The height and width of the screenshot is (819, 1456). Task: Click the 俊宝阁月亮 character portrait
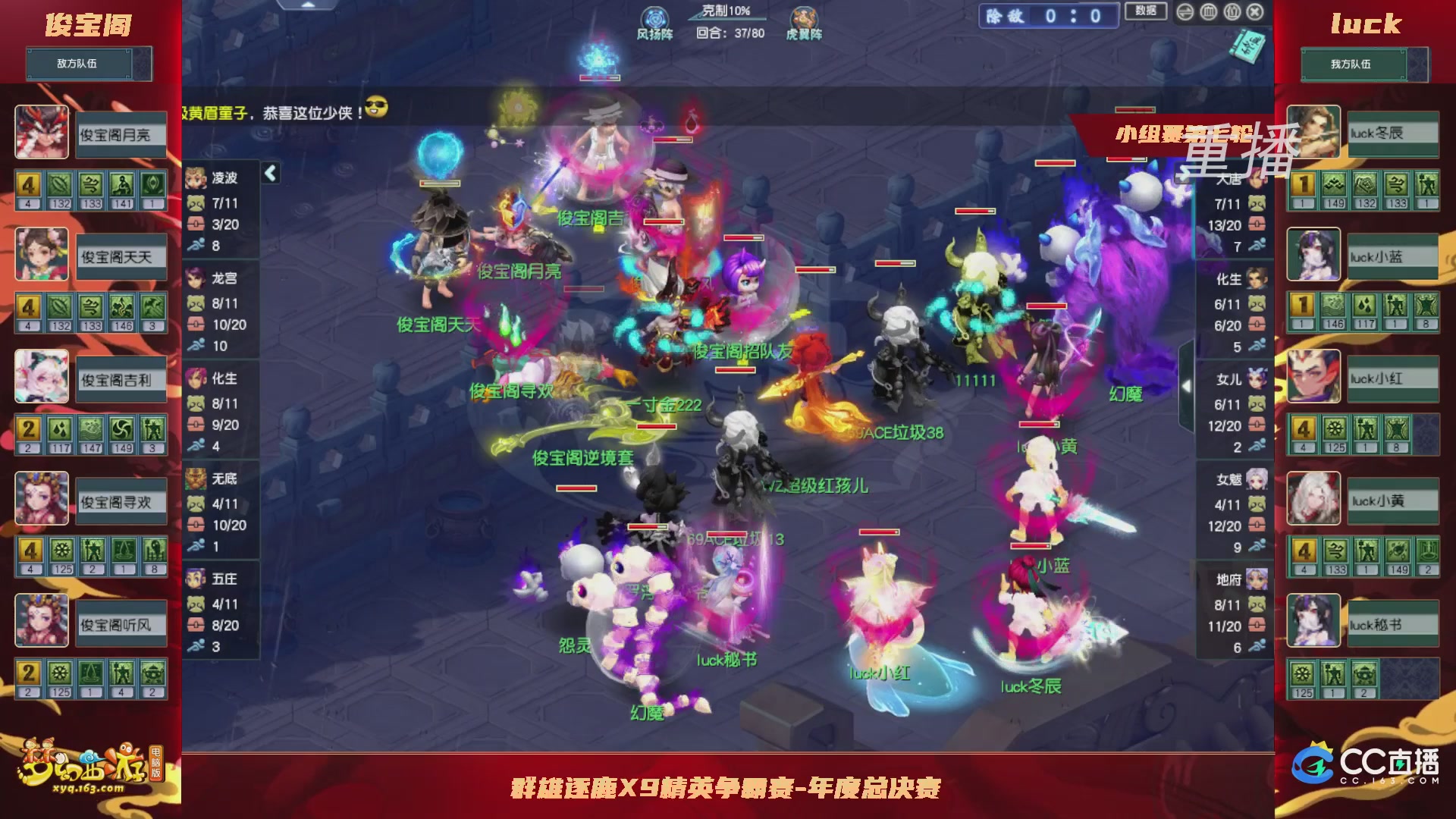(42, 133)
